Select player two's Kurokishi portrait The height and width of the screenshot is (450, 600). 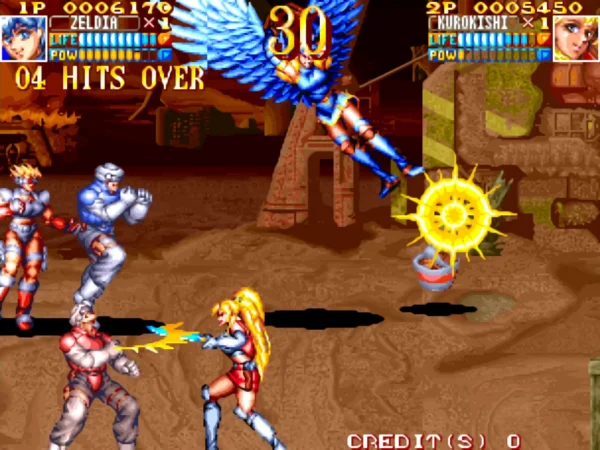576,38
